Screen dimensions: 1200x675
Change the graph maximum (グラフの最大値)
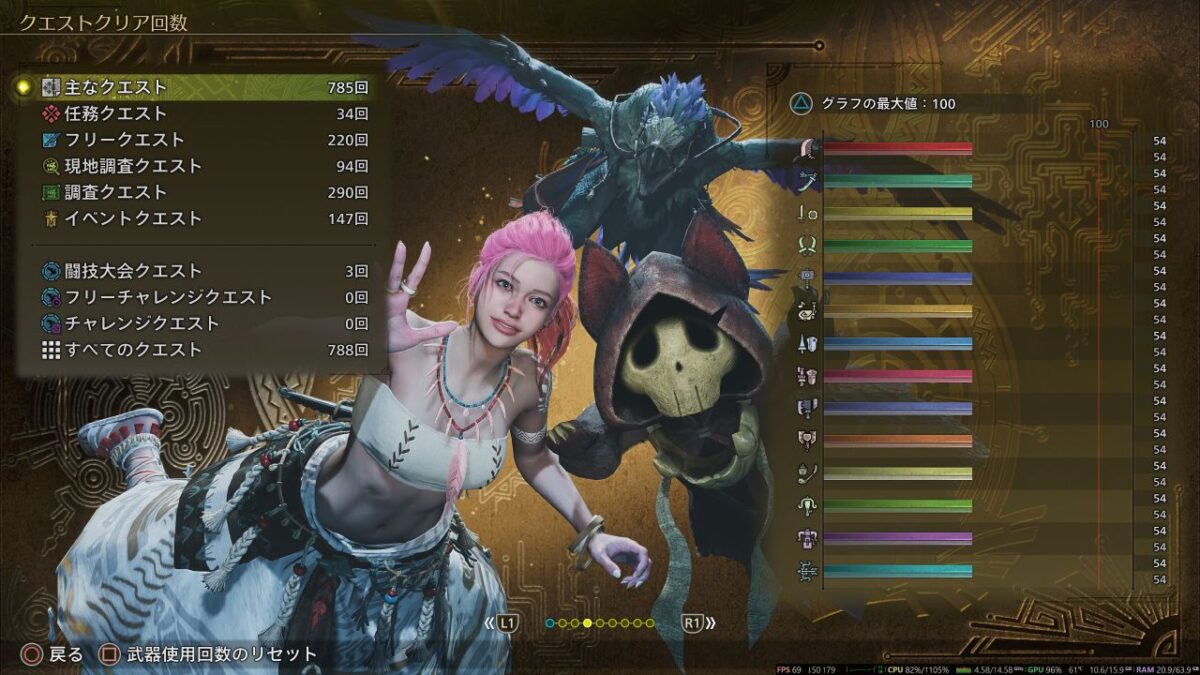[x=870, y=102]
